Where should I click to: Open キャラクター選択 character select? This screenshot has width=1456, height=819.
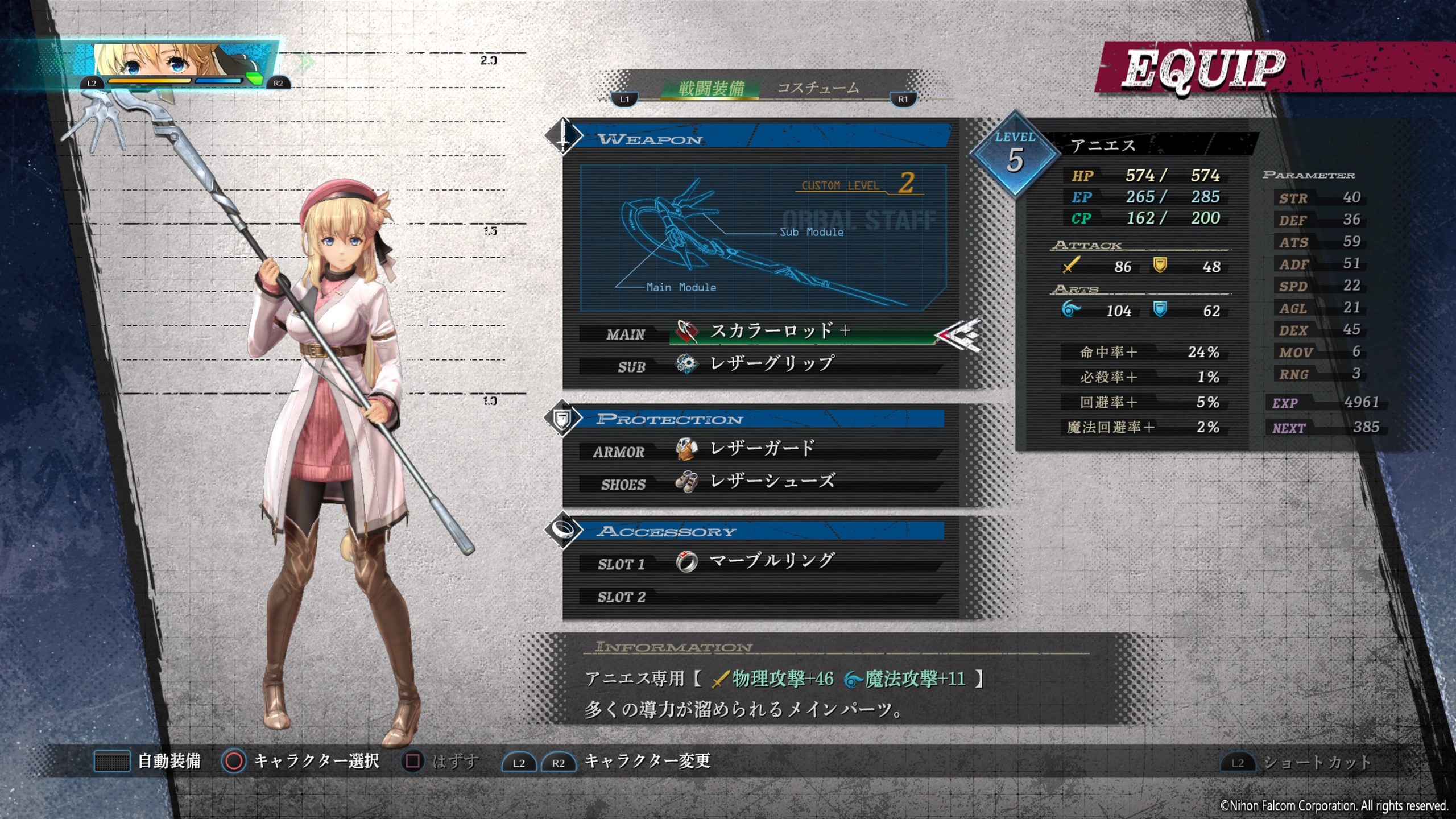coord(316,761)
